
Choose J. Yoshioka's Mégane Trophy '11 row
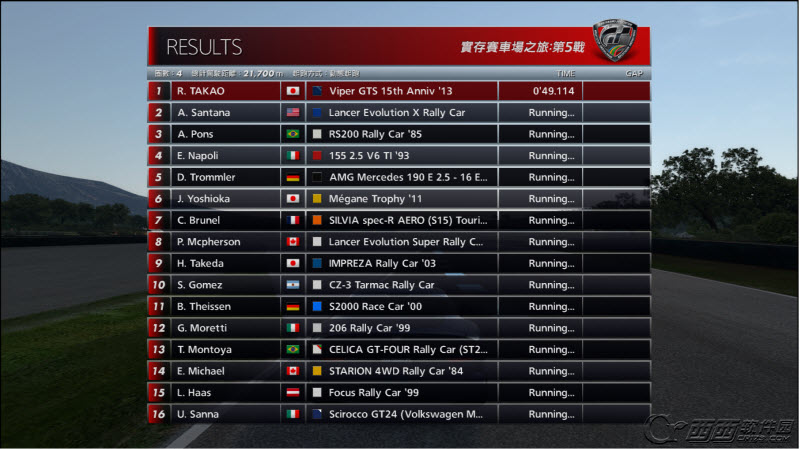(x=398, y=198)
